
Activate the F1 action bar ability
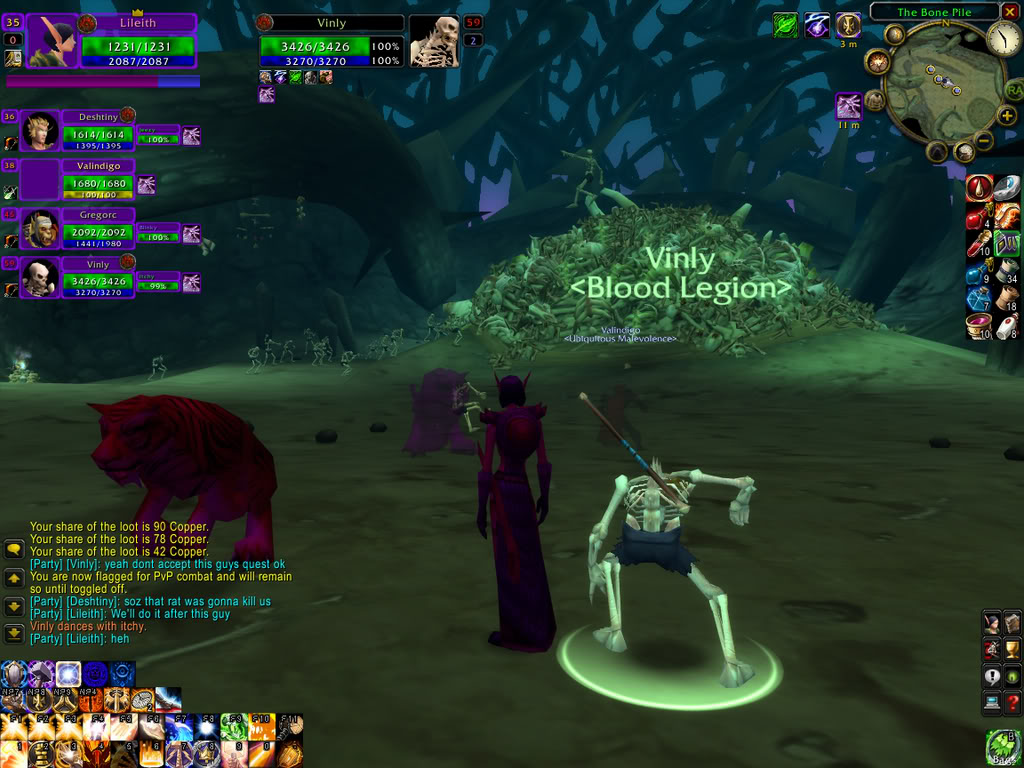(14, 729)
